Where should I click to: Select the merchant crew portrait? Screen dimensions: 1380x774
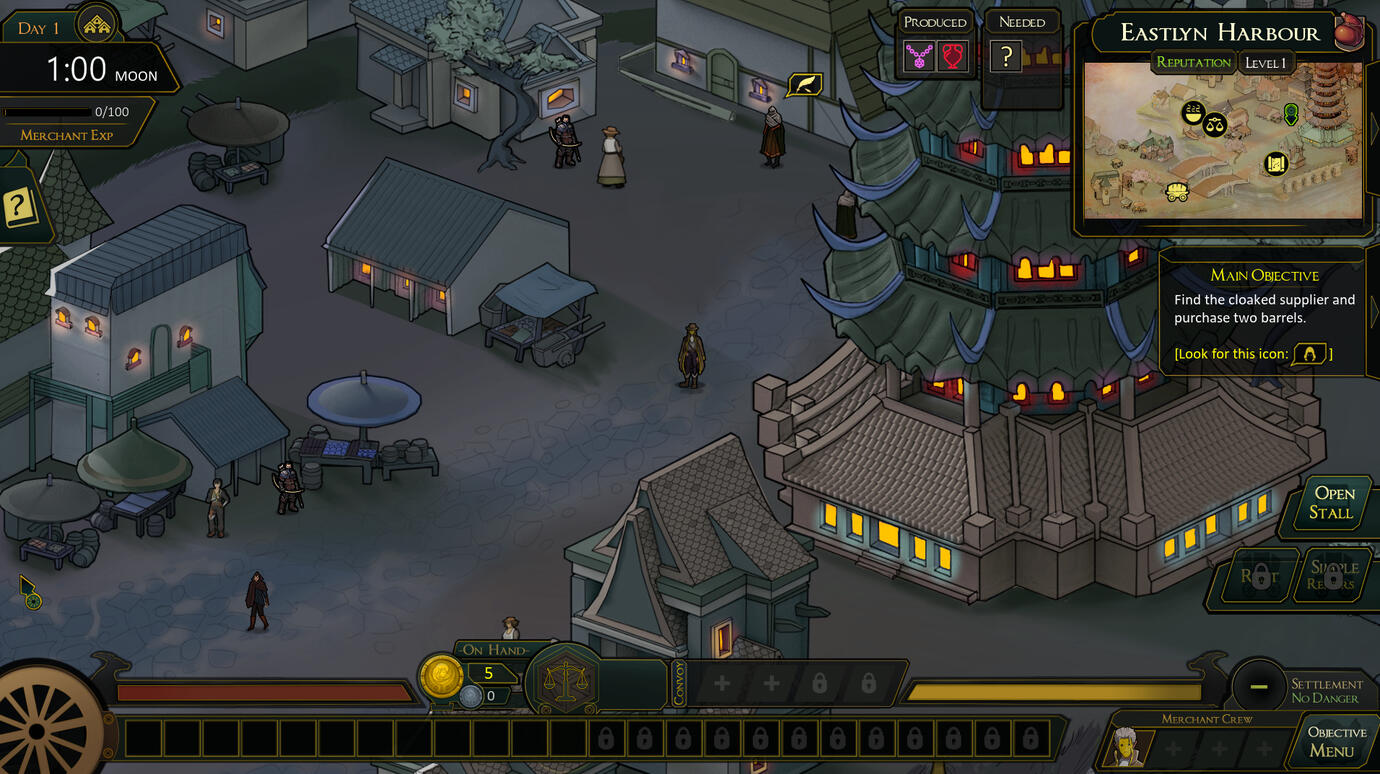tap(1129, 746)
